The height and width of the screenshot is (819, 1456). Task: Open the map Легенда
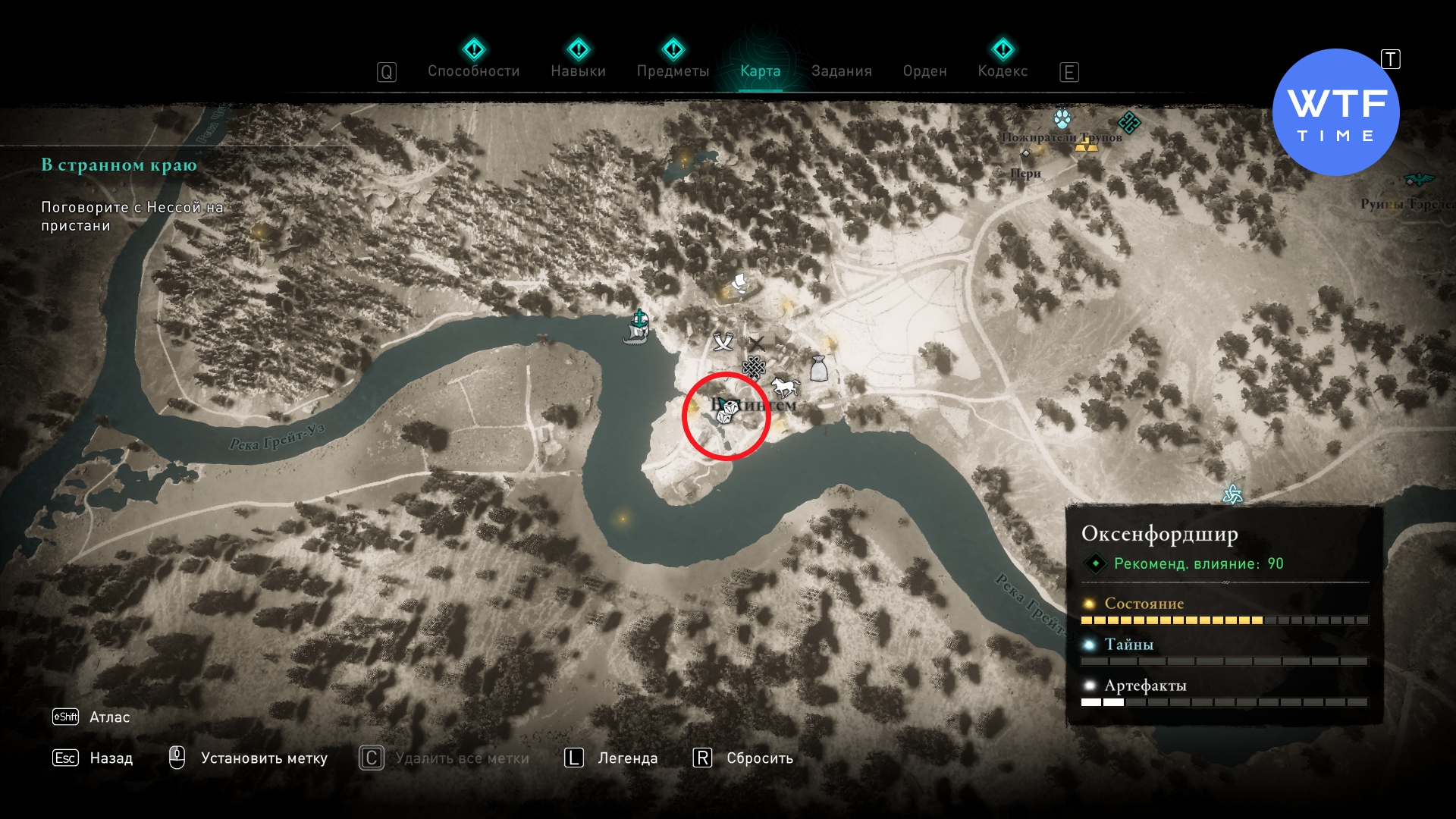(627, 758)
